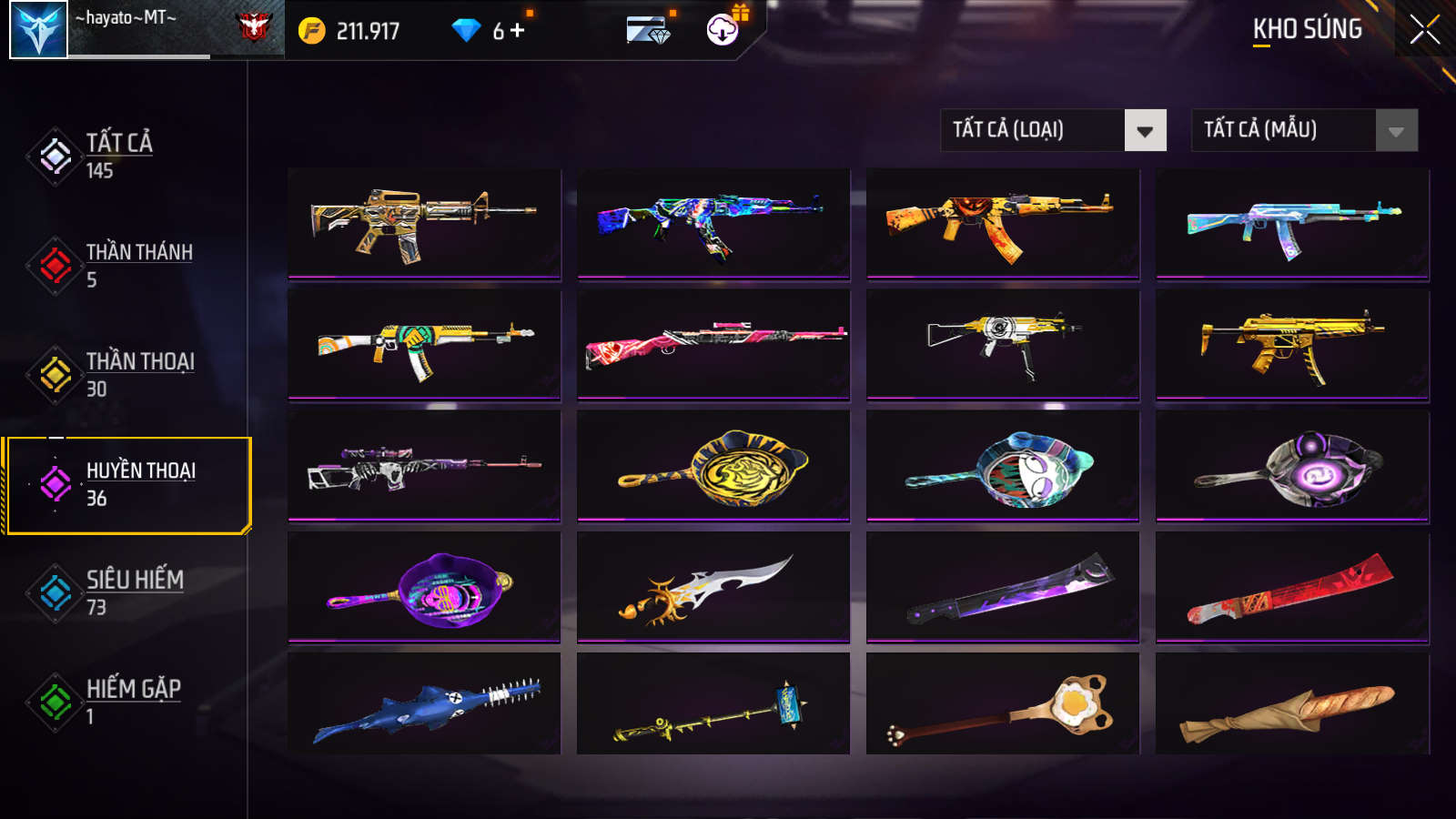The width and height of the screenshot is (1456, 819).
Task: Open the Siêu Hiếm rarity list
Action: click(x=134, y=592)
